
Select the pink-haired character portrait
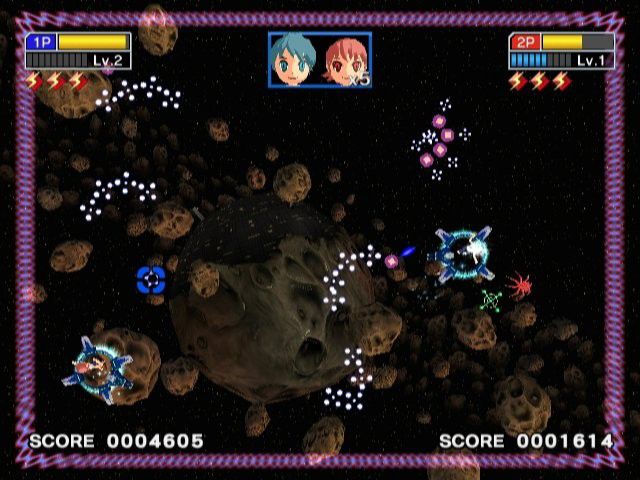pos(342,60)
